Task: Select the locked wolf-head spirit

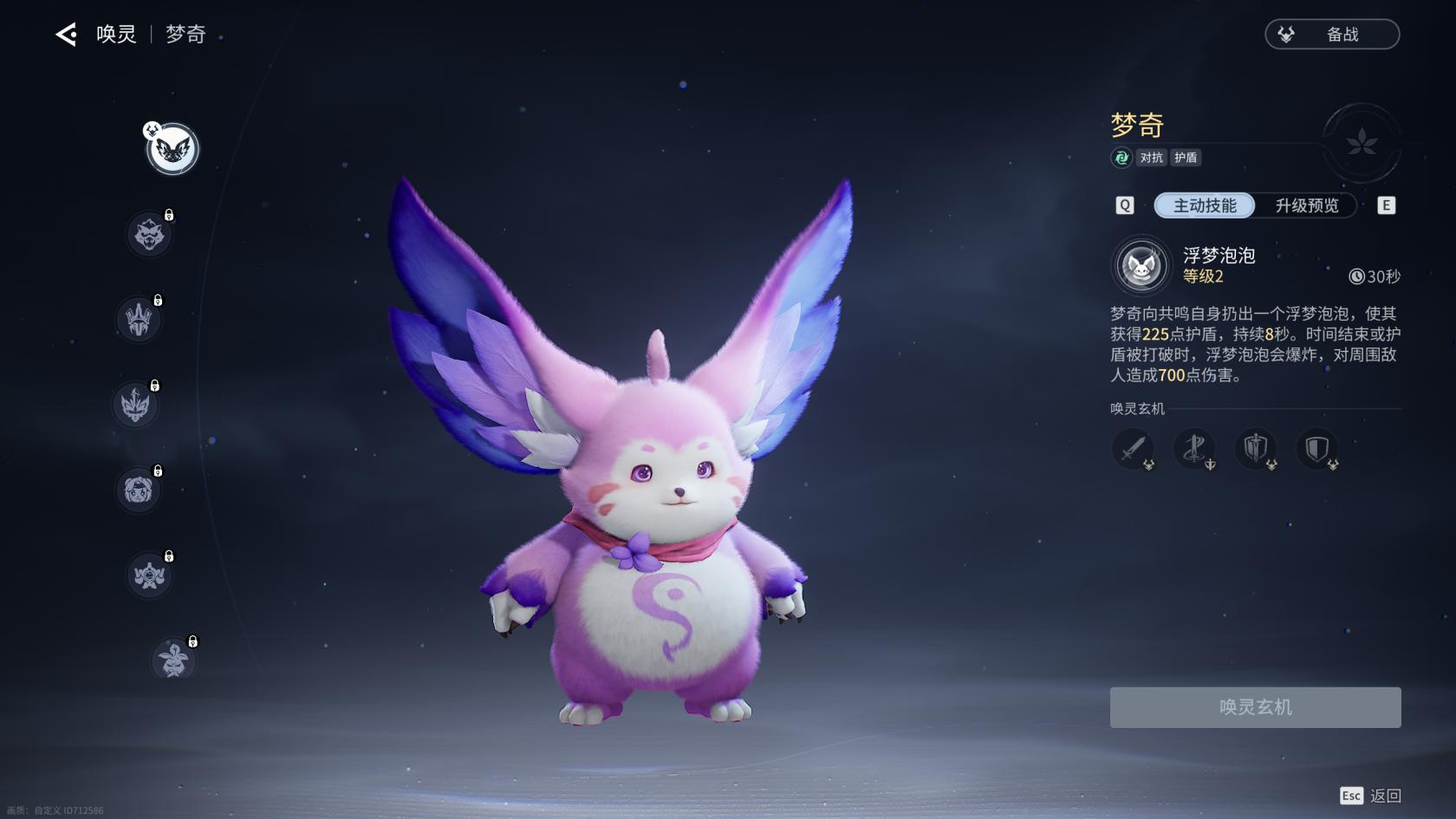Action: [149, 234]
